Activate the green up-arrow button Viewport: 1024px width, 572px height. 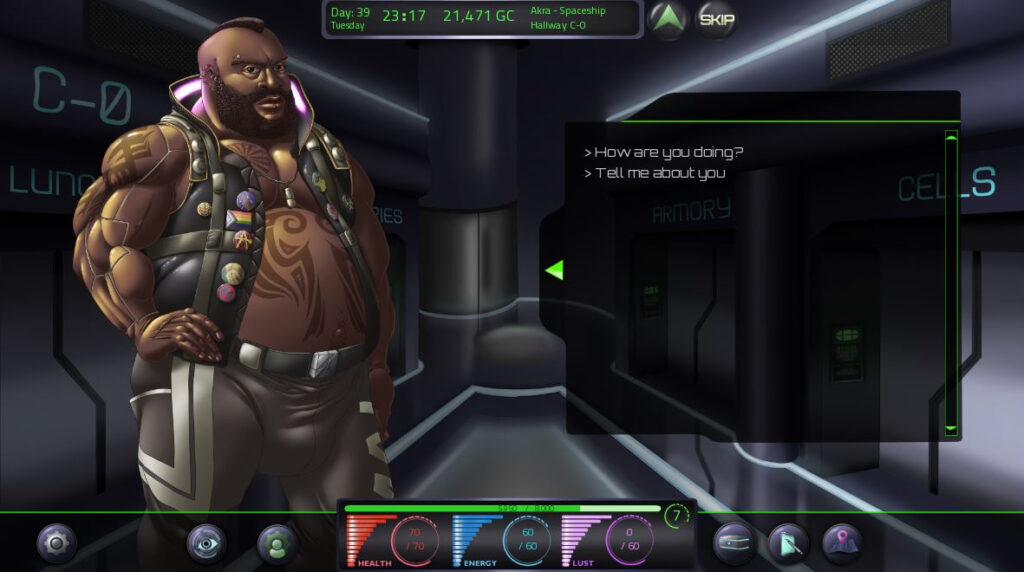click(x=666, y=19)
